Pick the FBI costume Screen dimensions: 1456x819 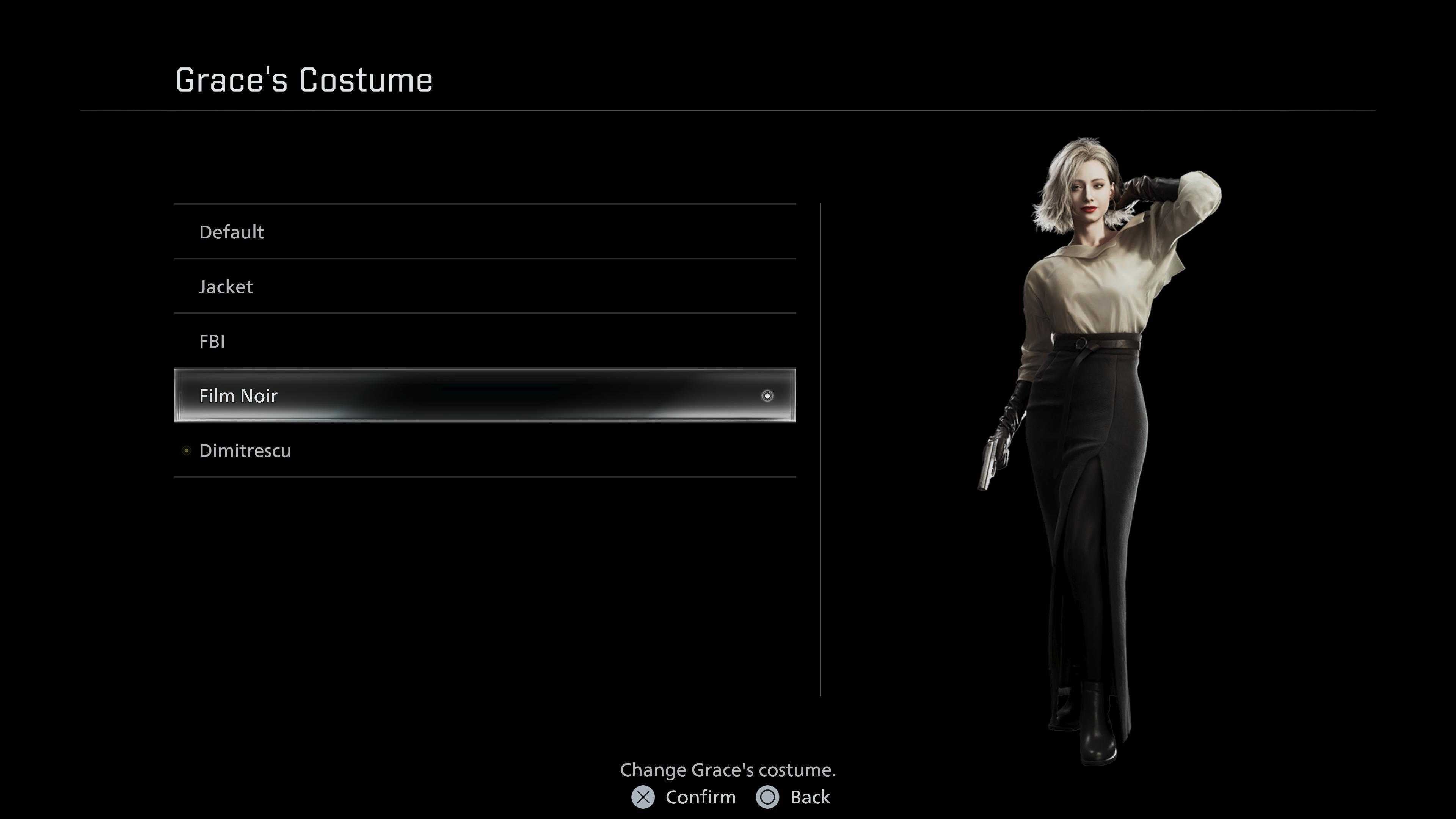point(212,341)
